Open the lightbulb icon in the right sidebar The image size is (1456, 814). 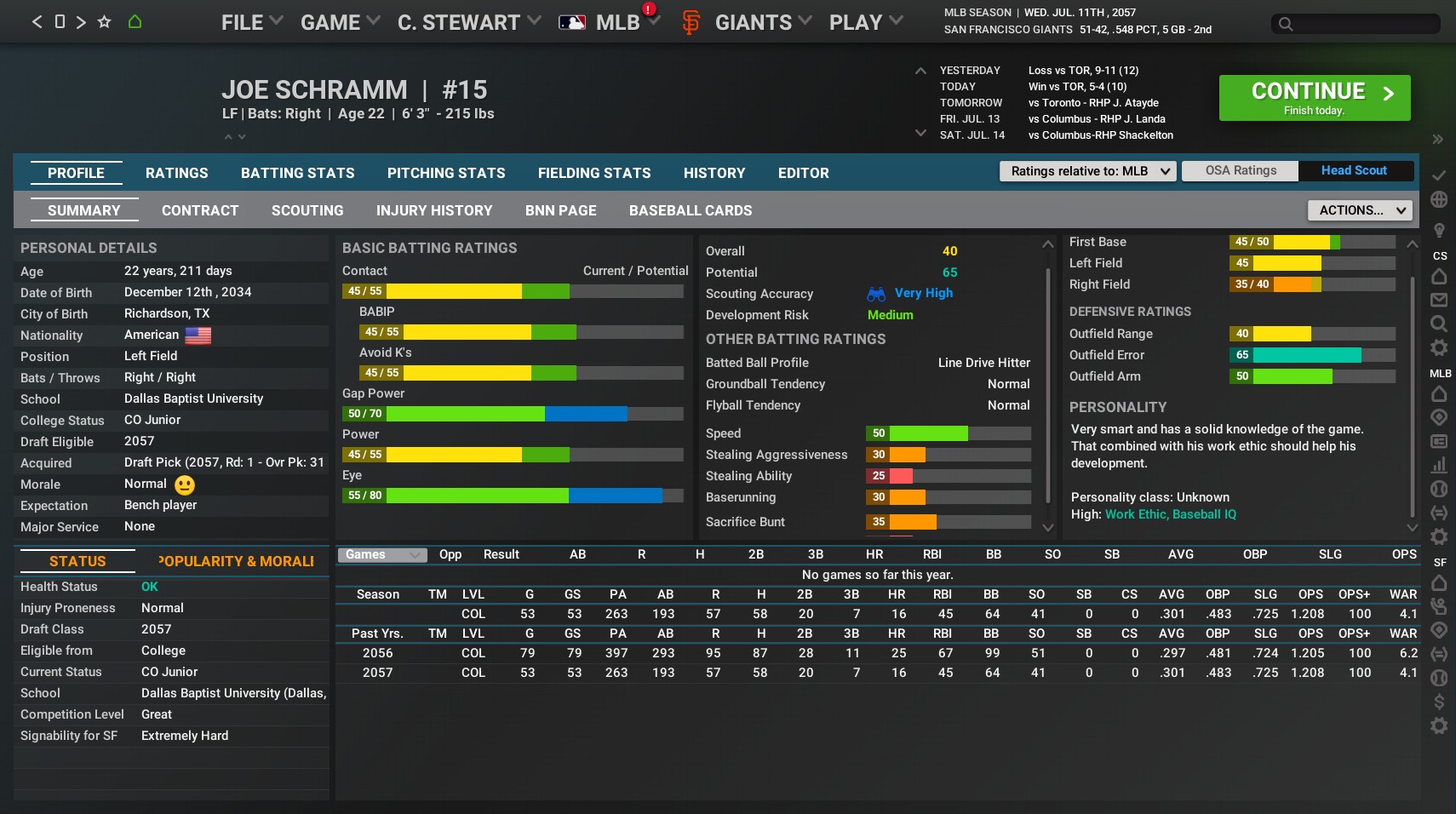point(1439,230)
